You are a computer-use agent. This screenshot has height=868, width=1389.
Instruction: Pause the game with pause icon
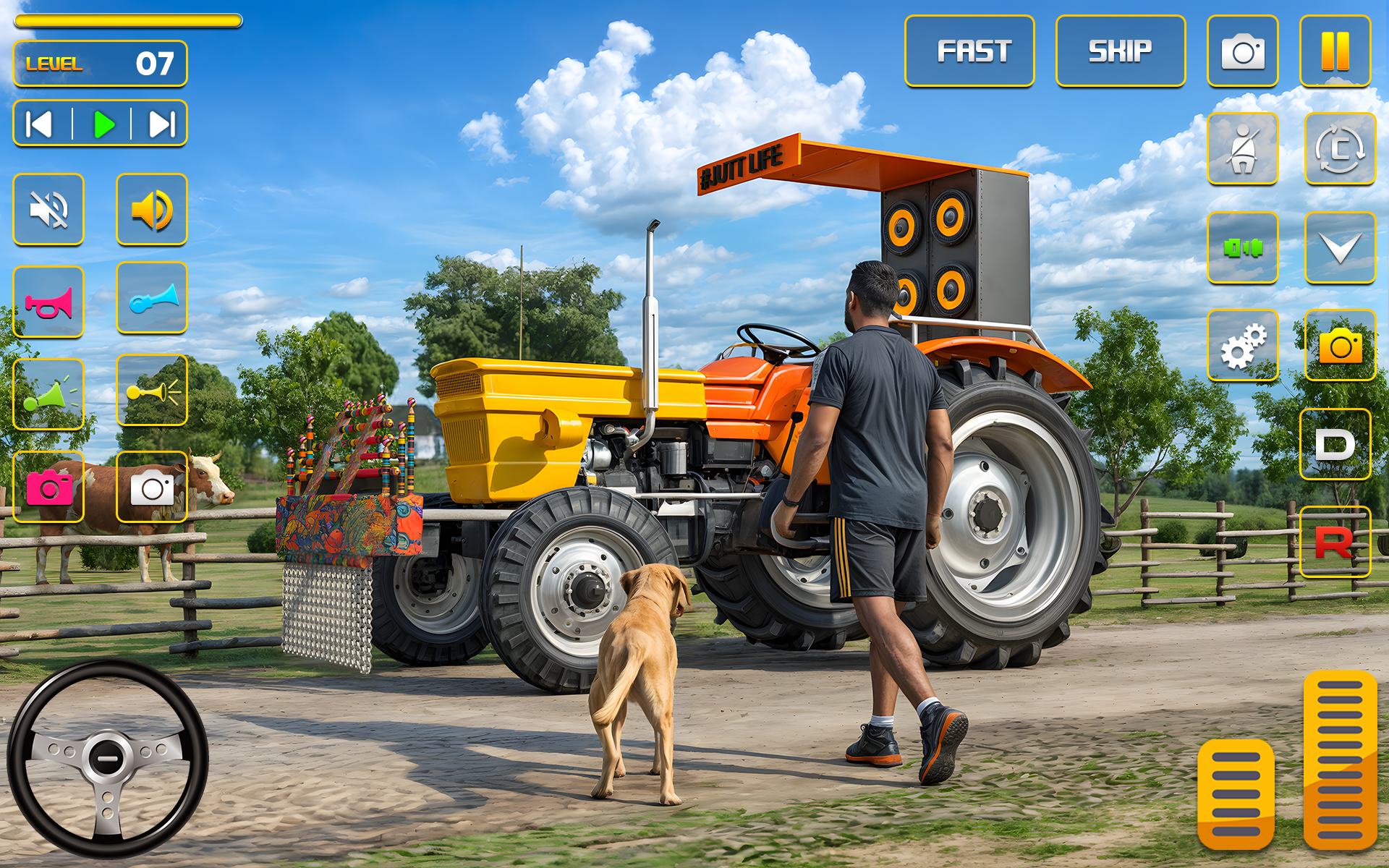click(1336, 51)
